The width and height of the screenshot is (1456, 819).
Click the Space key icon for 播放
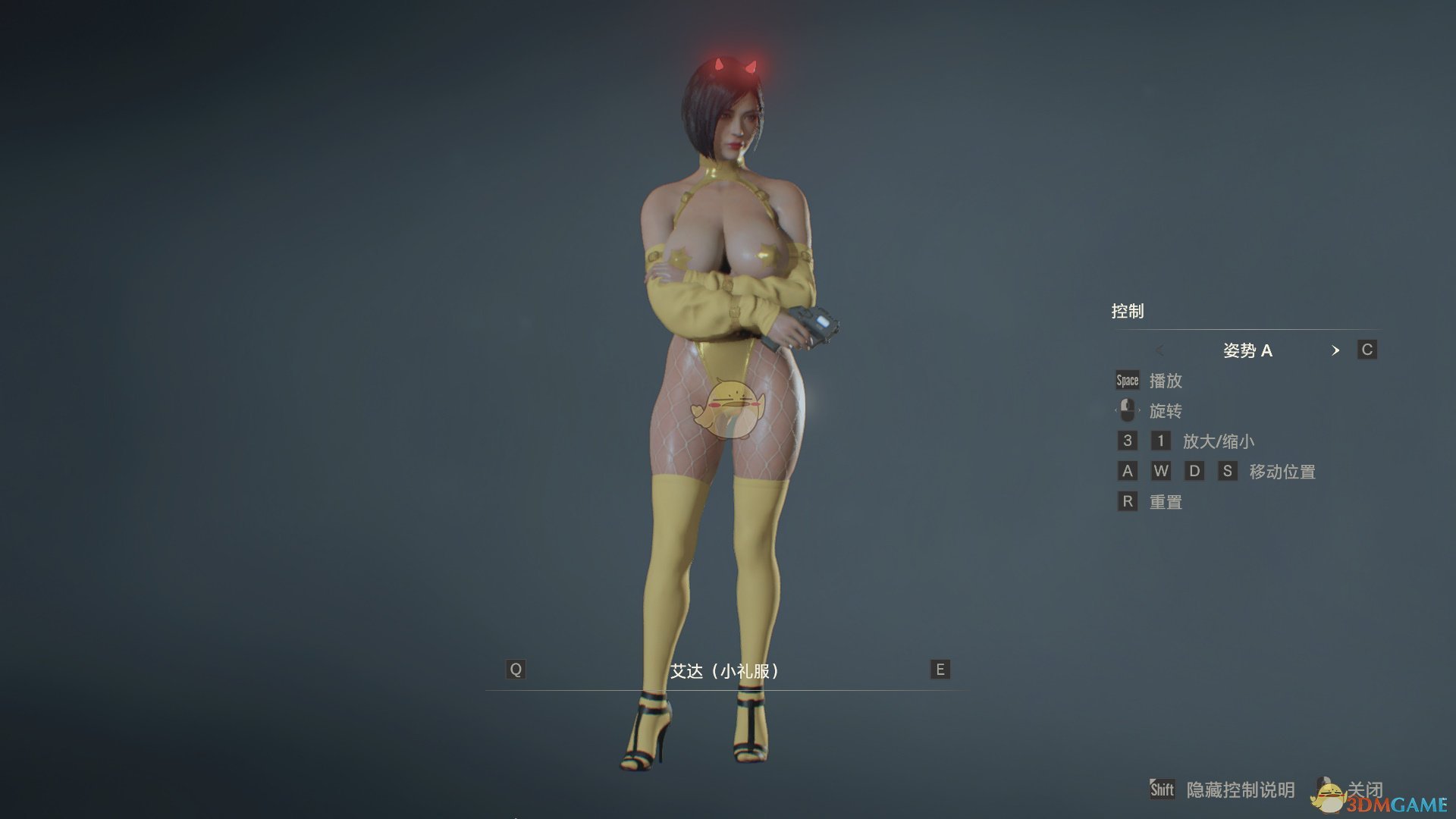click(x=1127, y=381)
